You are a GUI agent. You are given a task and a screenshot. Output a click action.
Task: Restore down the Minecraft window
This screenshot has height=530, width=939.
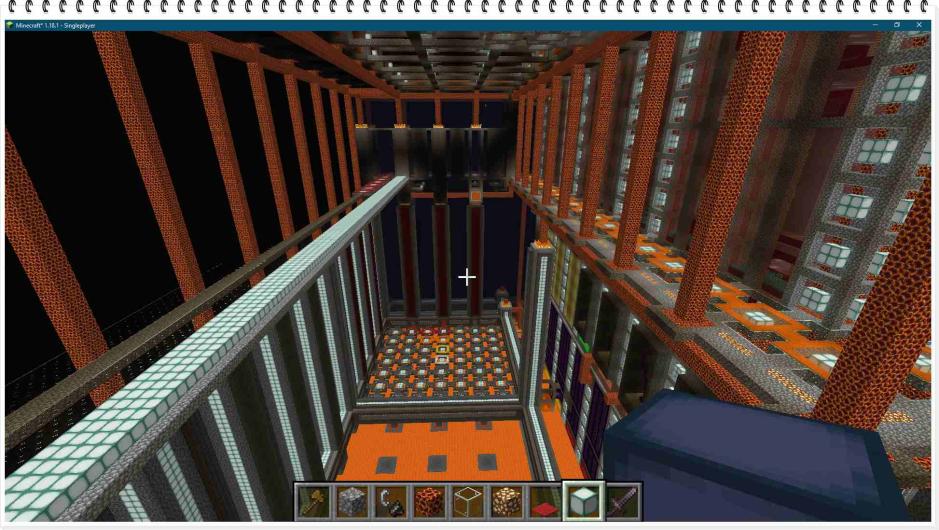[x=897, y=25]
